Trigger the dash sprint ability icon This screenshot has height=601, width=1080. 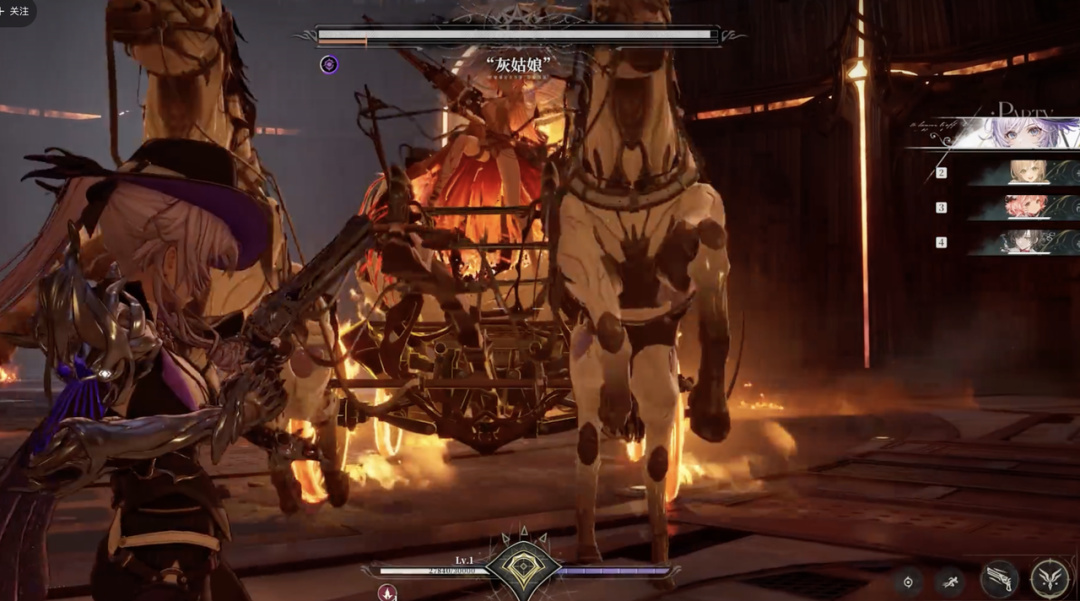950,581
